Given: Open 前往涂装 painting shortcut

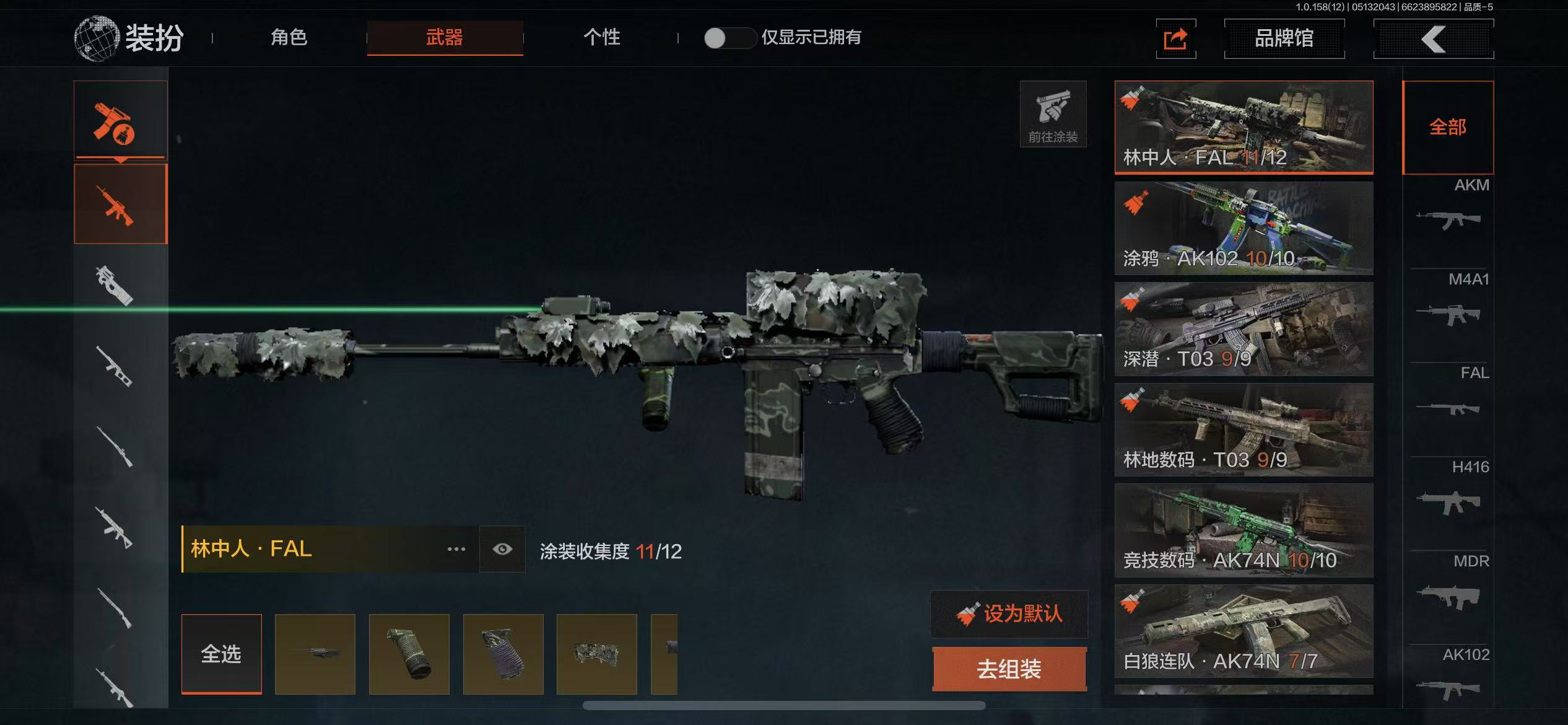Looking at the screenshot, I should click(1053, 115).
